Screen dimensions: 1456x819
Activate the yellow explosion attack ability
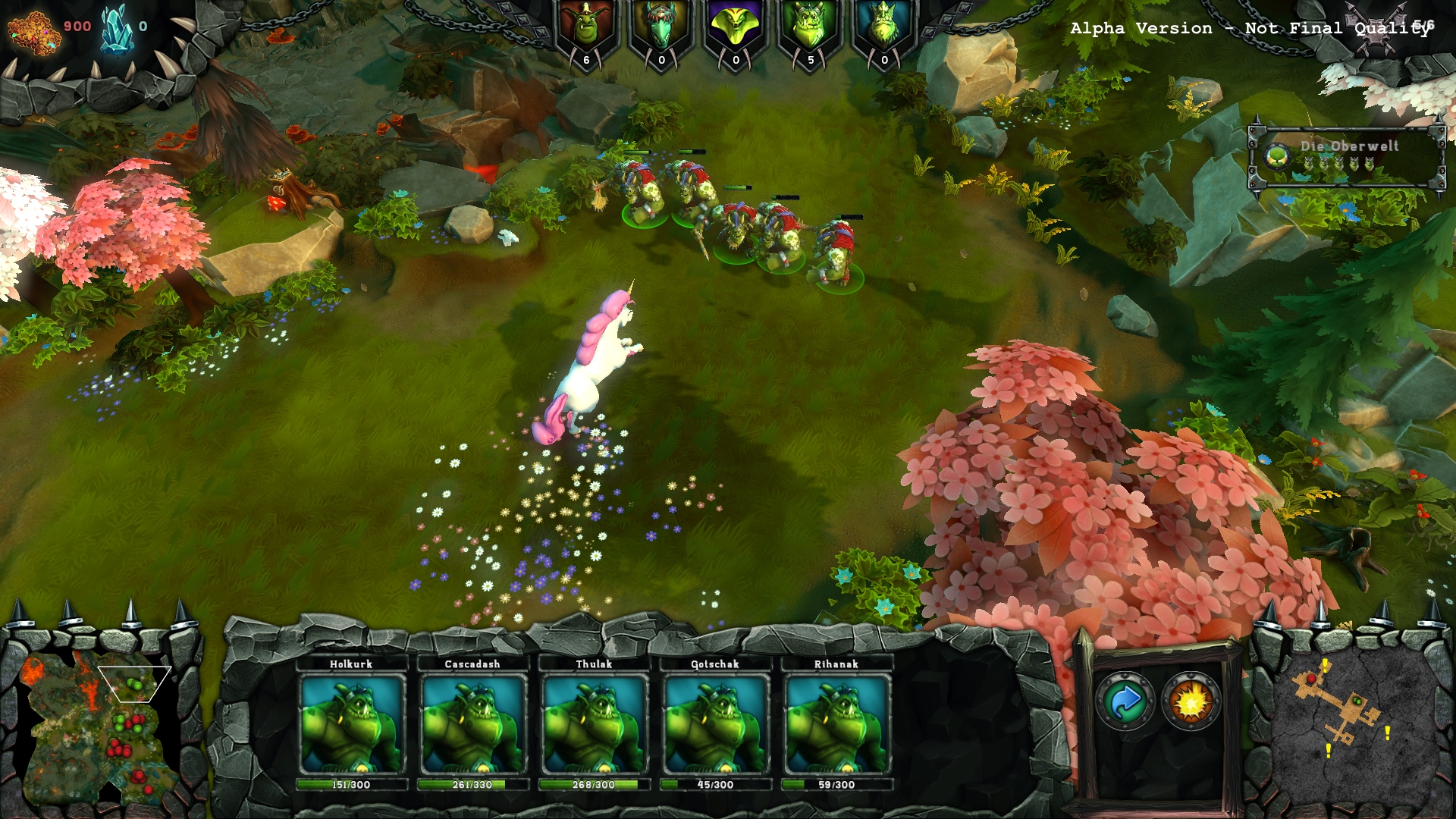click(1191, 701)
